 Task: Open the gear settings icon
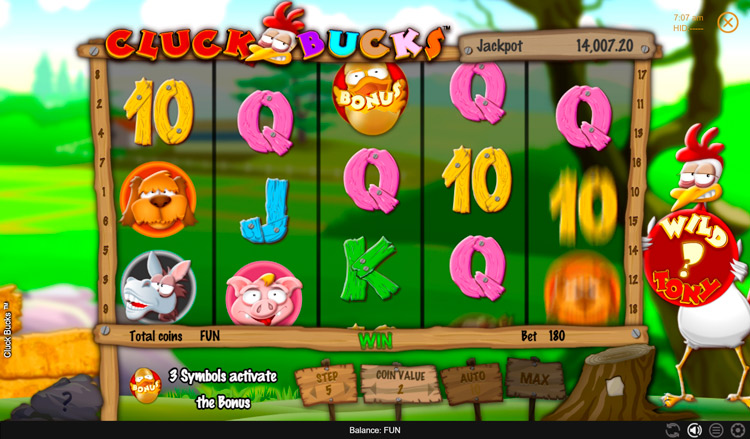click(x=738, y=430)
